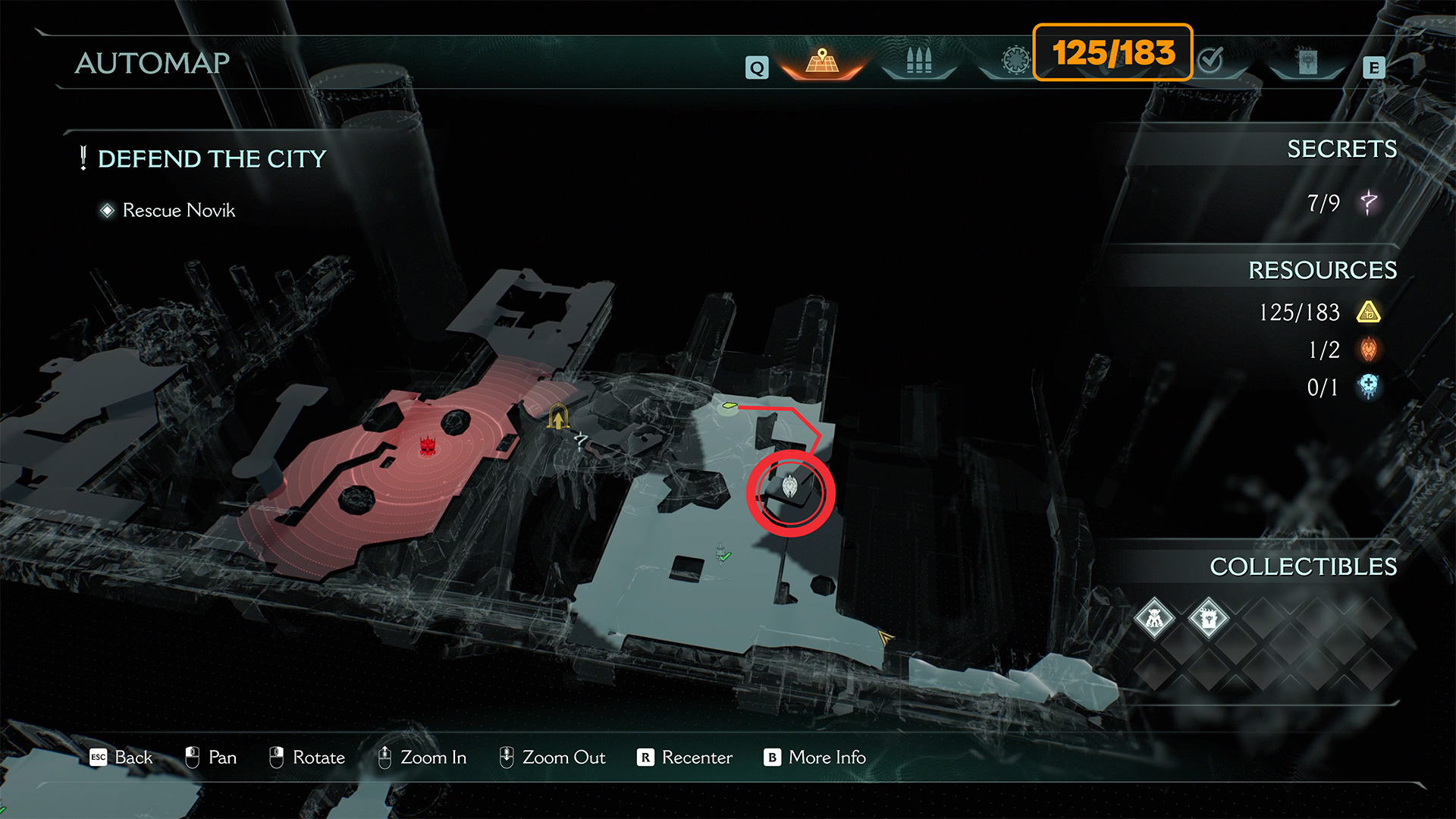This screenshot has height=819, width=1456.
Task: Select the red skull enemy marker
Action: point(428,447)
